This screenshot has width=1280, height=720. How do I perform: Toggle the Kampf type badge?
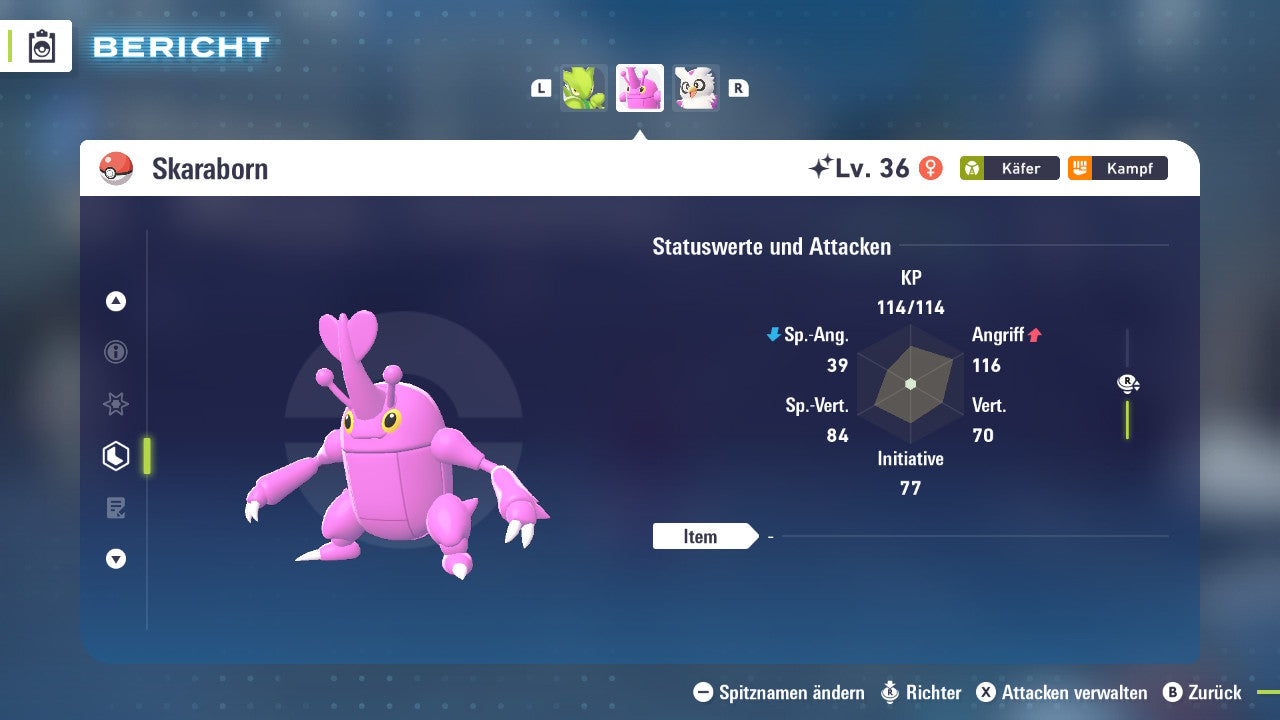coord(1117,168)
